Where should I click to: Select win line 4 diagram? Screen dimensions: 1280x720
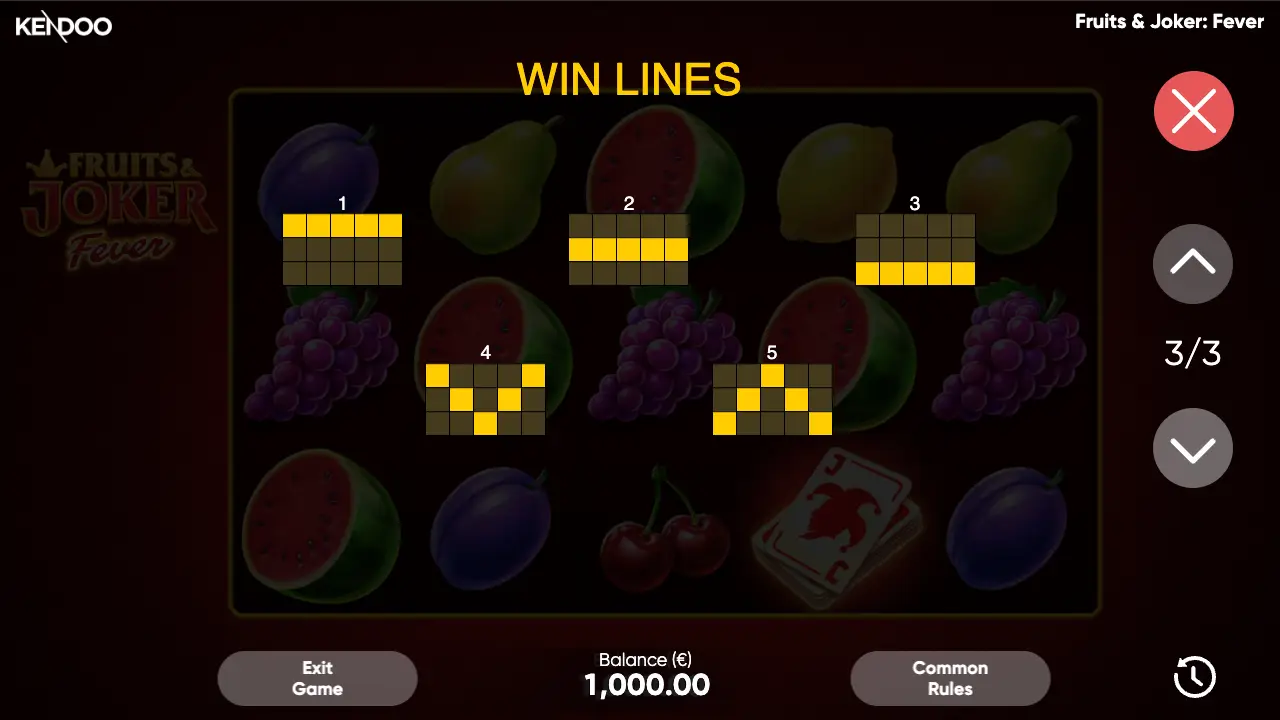(485, 398)
